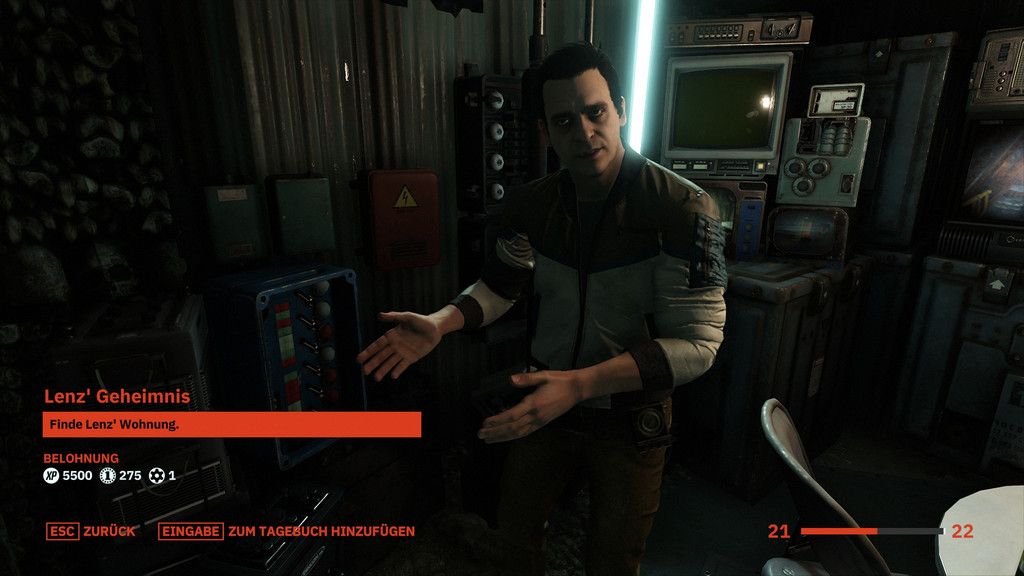Select the Finde Lenz' Wohnung objective bar

(x=231, y=425)
